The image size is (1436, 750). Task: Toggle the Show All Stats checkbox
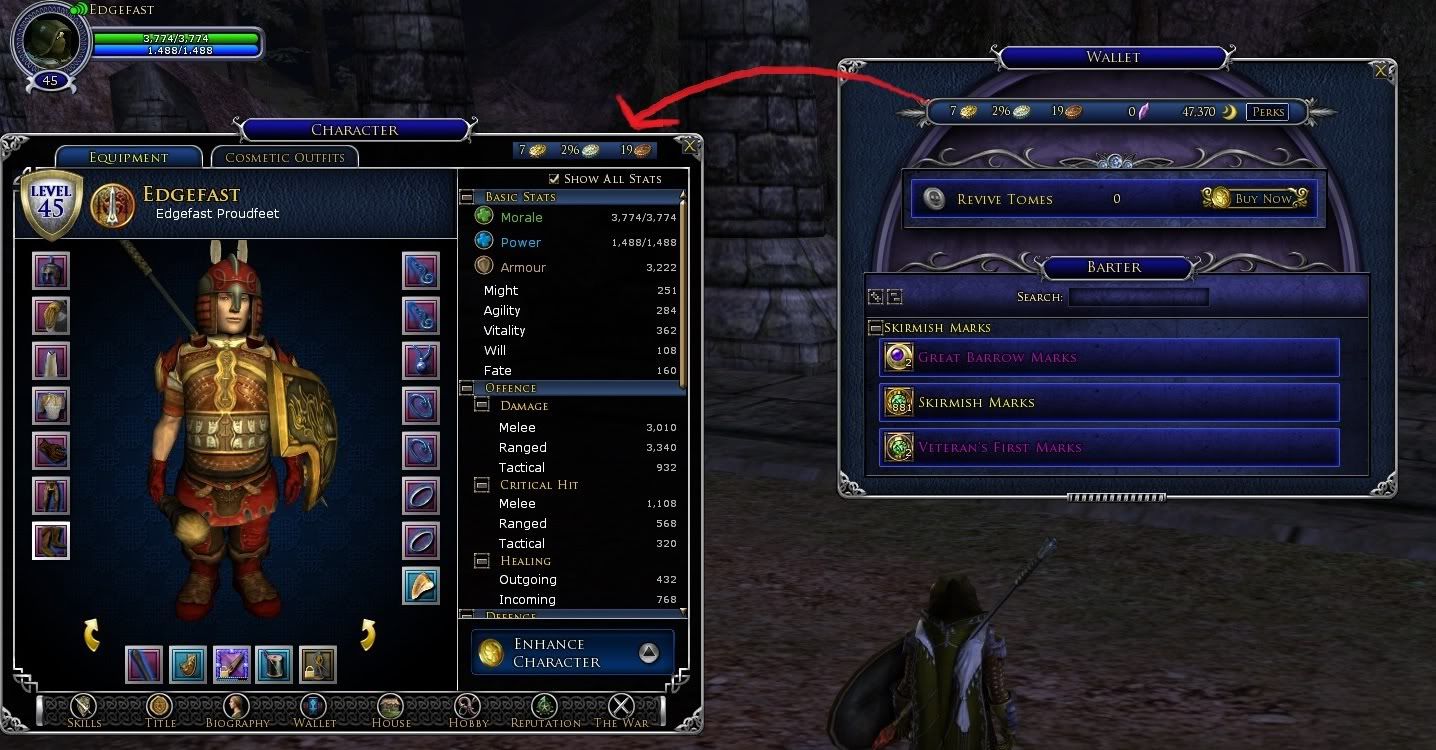[x=555, y=179]
